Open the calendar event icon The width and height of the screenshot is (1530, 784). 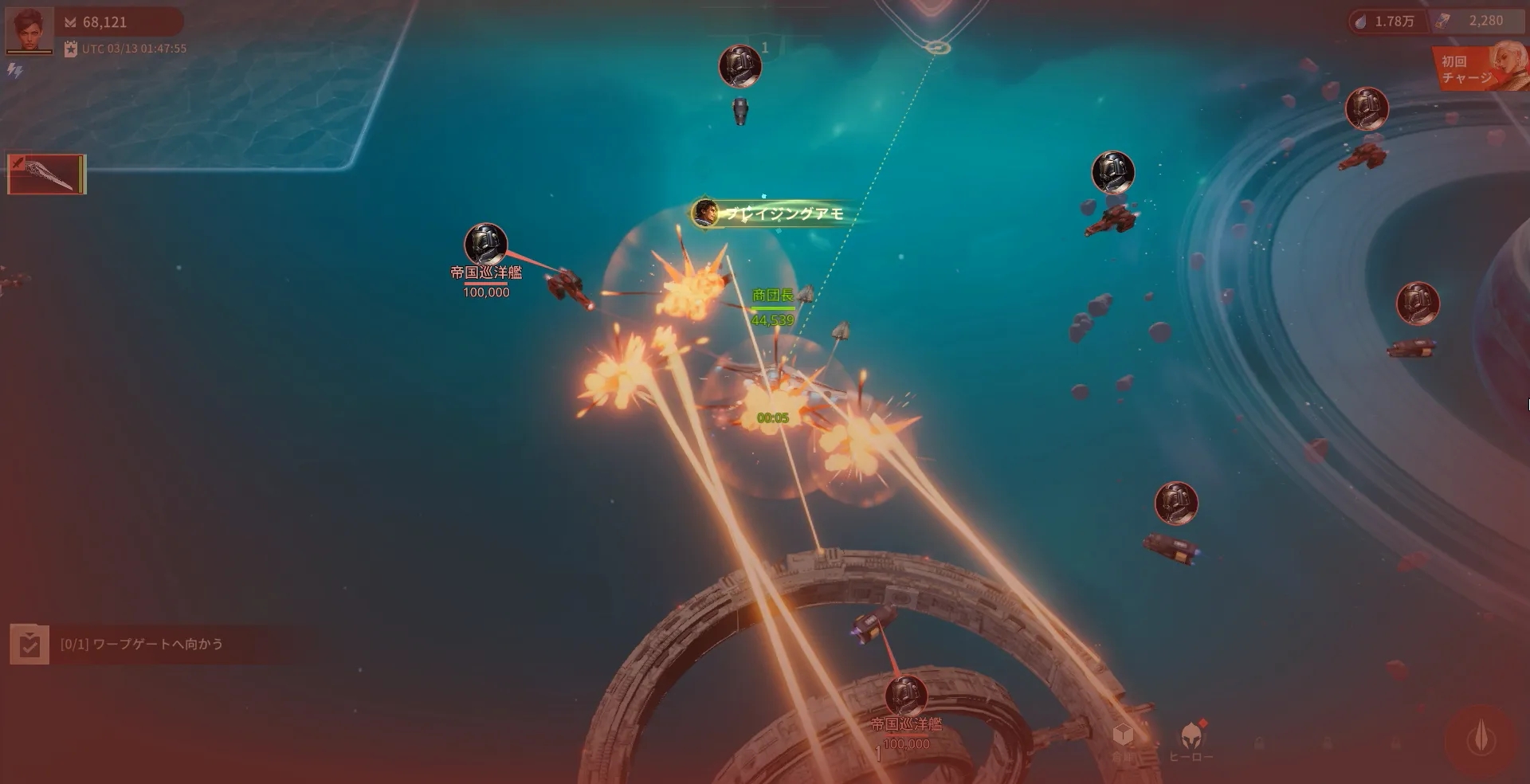click(71, 49)
